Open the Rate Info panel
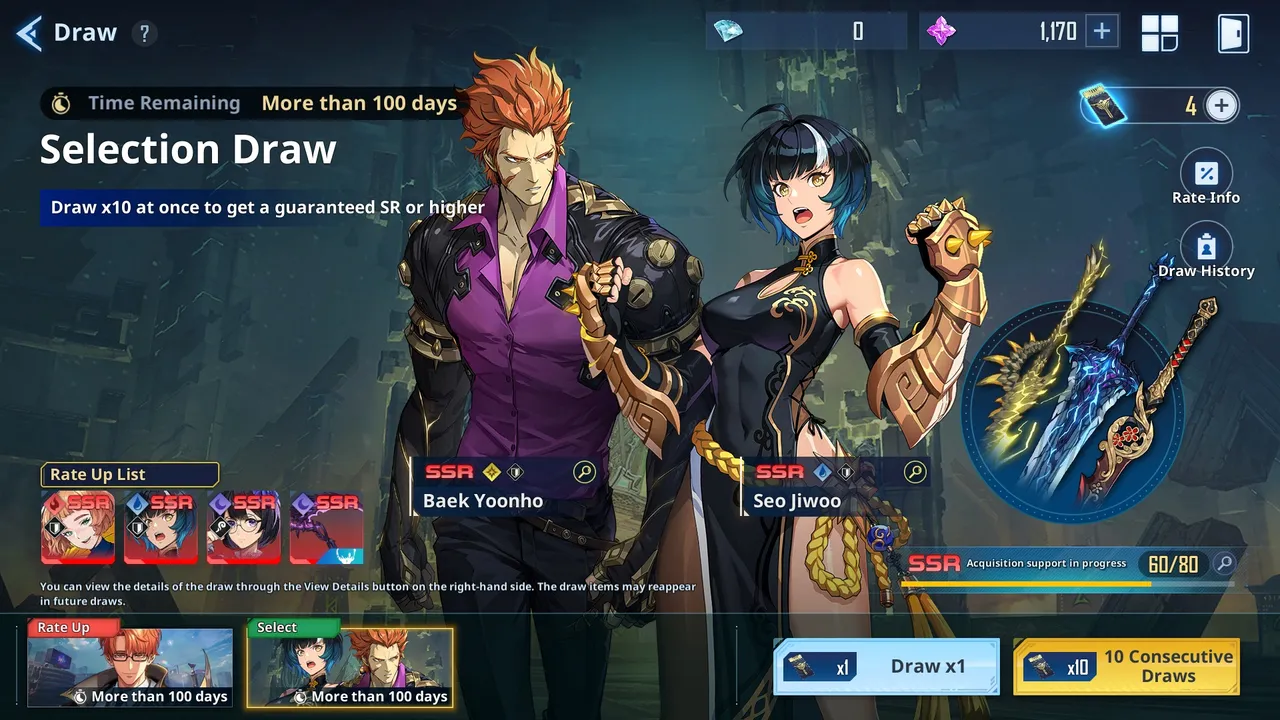 click(x=1207, y=170)
